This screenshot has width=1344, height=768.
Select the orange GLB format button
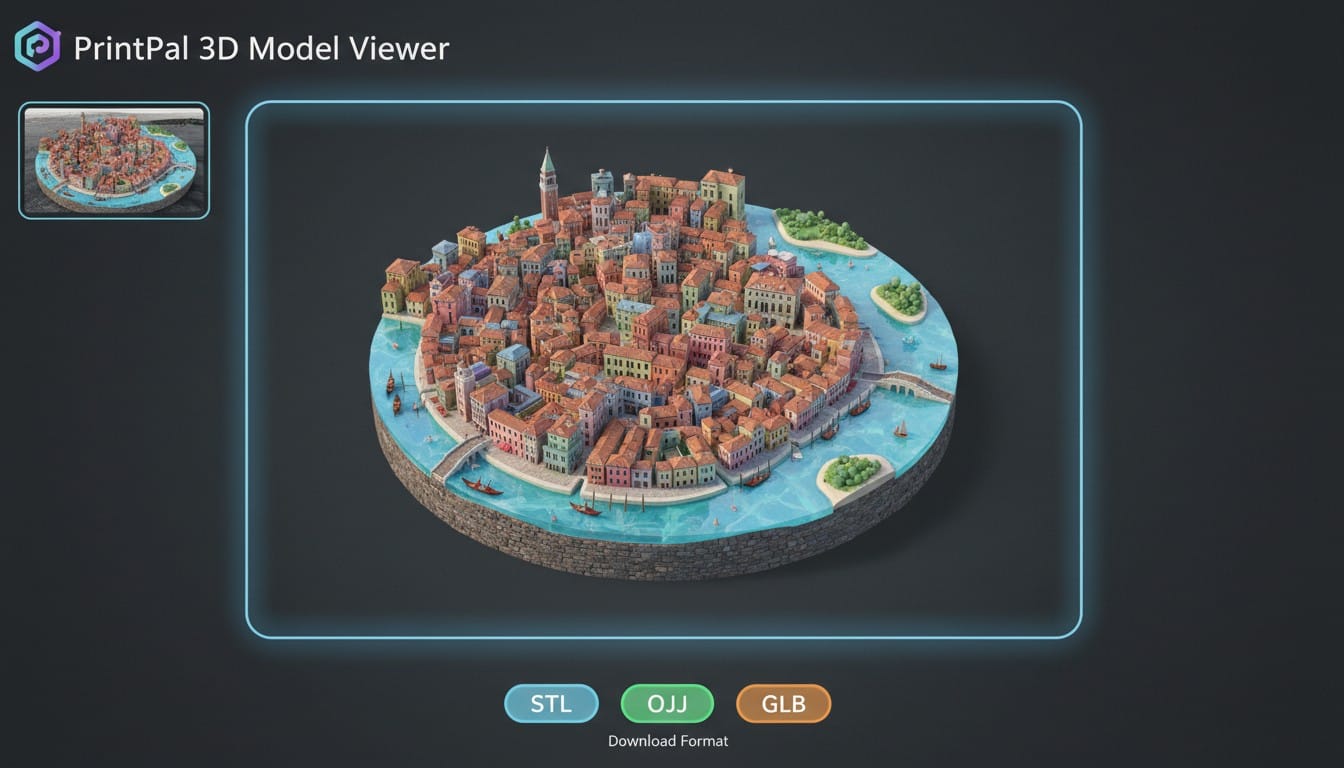tap(784, 704)
